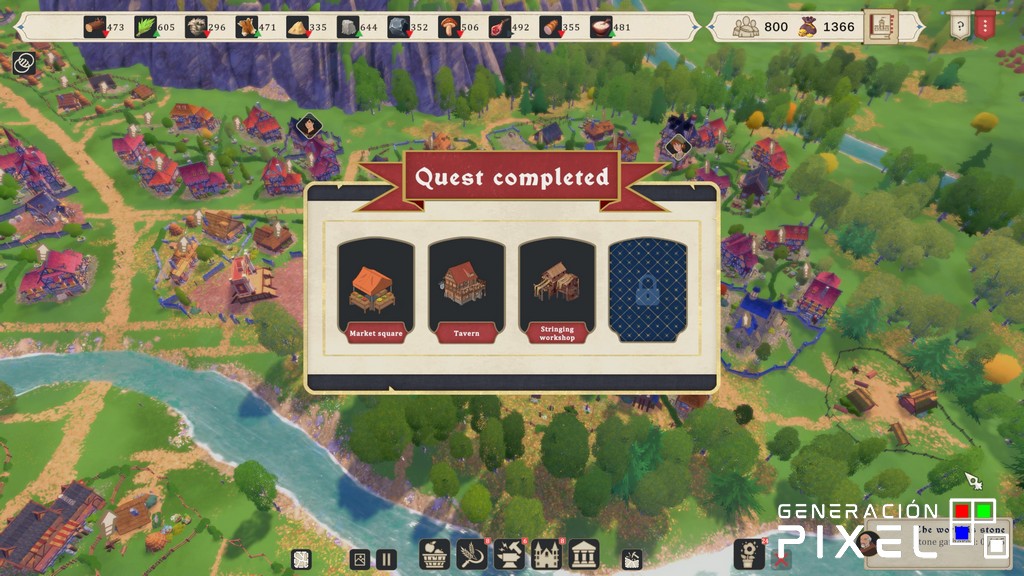This screenshot has height=576, width=1024.
Task: Open the columned hall build category
Action: (585, 554)
